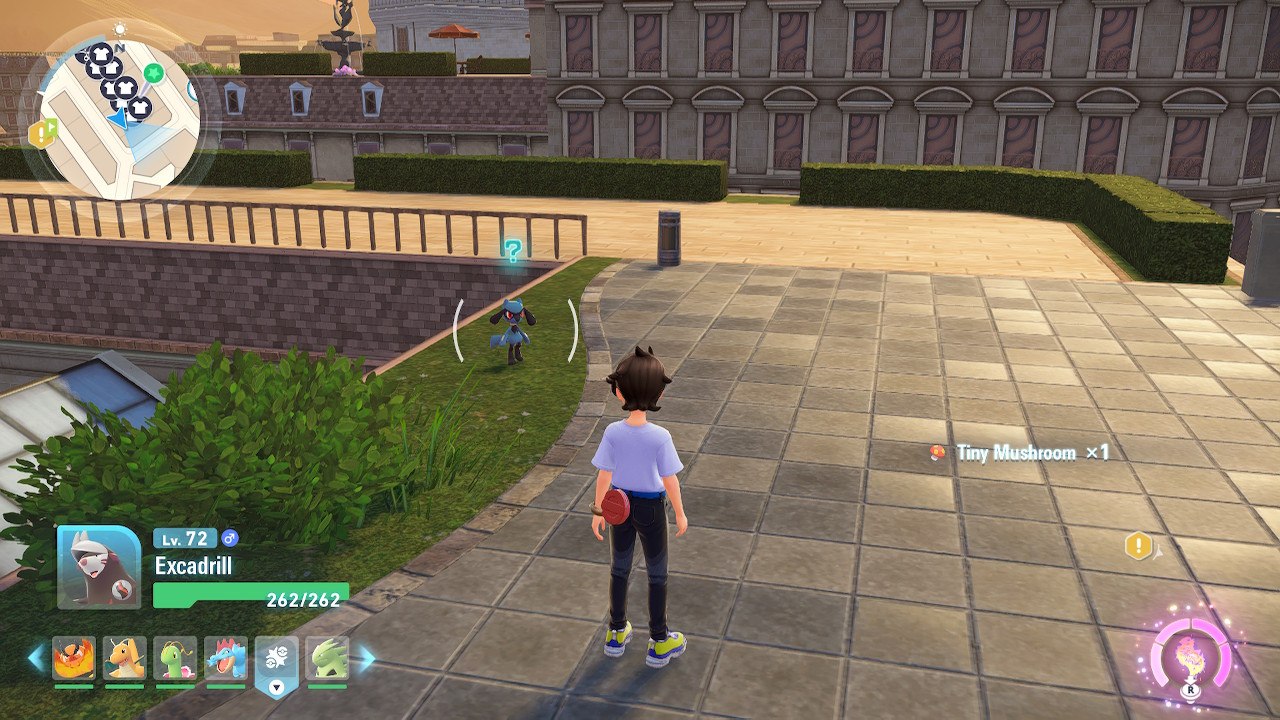1280x720 pixels.
Task: Select Excadrill's portrait
Action: (x=99, y=567)
